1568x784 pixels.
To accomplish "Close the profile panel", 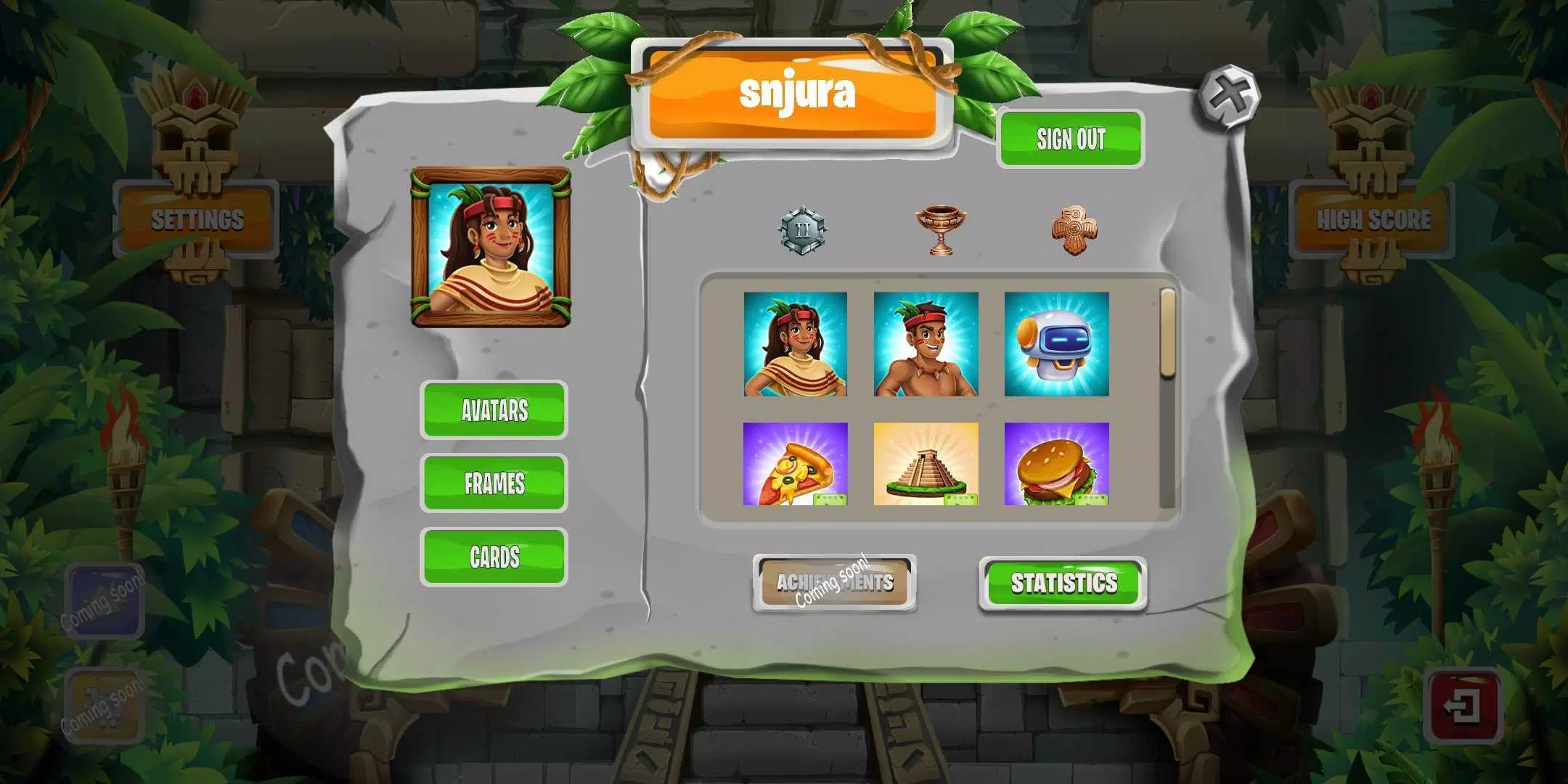I will pyautogui.click(x=1229, y=97).
